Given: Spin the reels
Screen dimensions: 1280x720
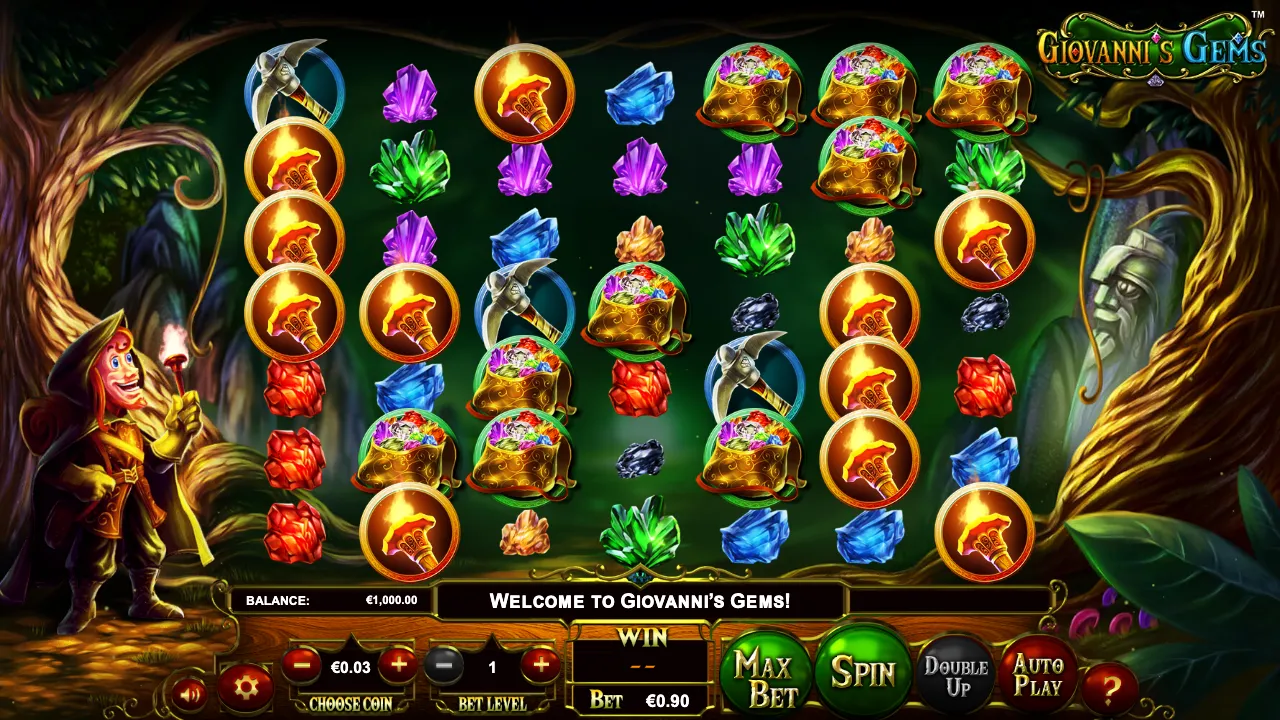Looking at the screenshot, I should pyautogui.click(x=862, y=672).
